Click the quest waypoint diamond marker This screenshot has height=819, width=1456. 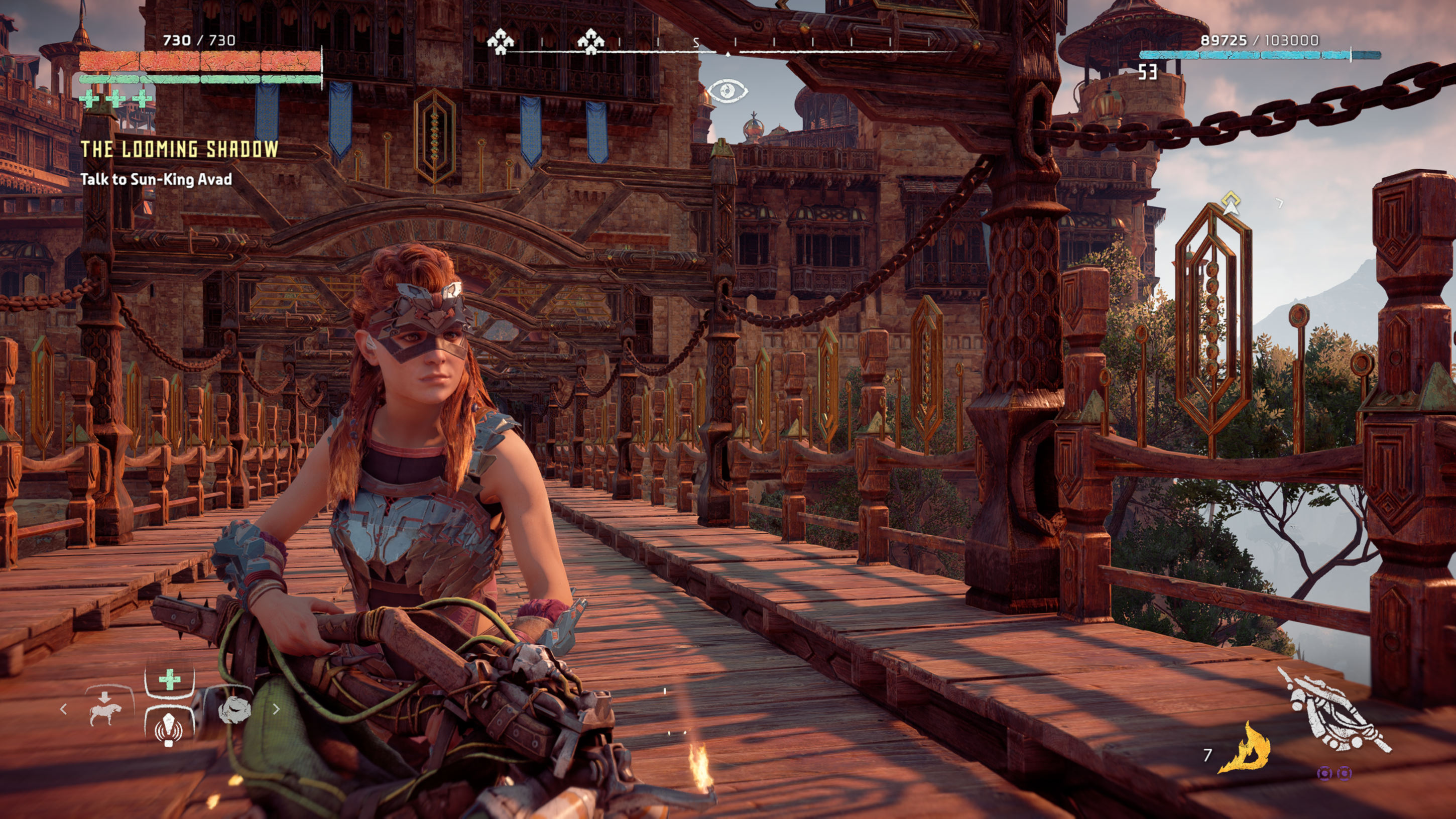point(1231,201)
